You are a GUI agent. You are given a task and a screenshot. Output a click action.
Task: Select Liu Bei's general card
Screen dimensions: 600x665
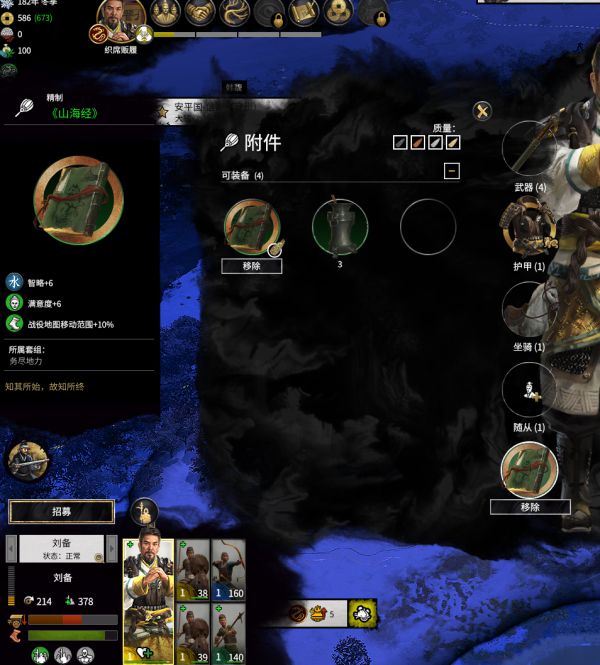(147, 596)
